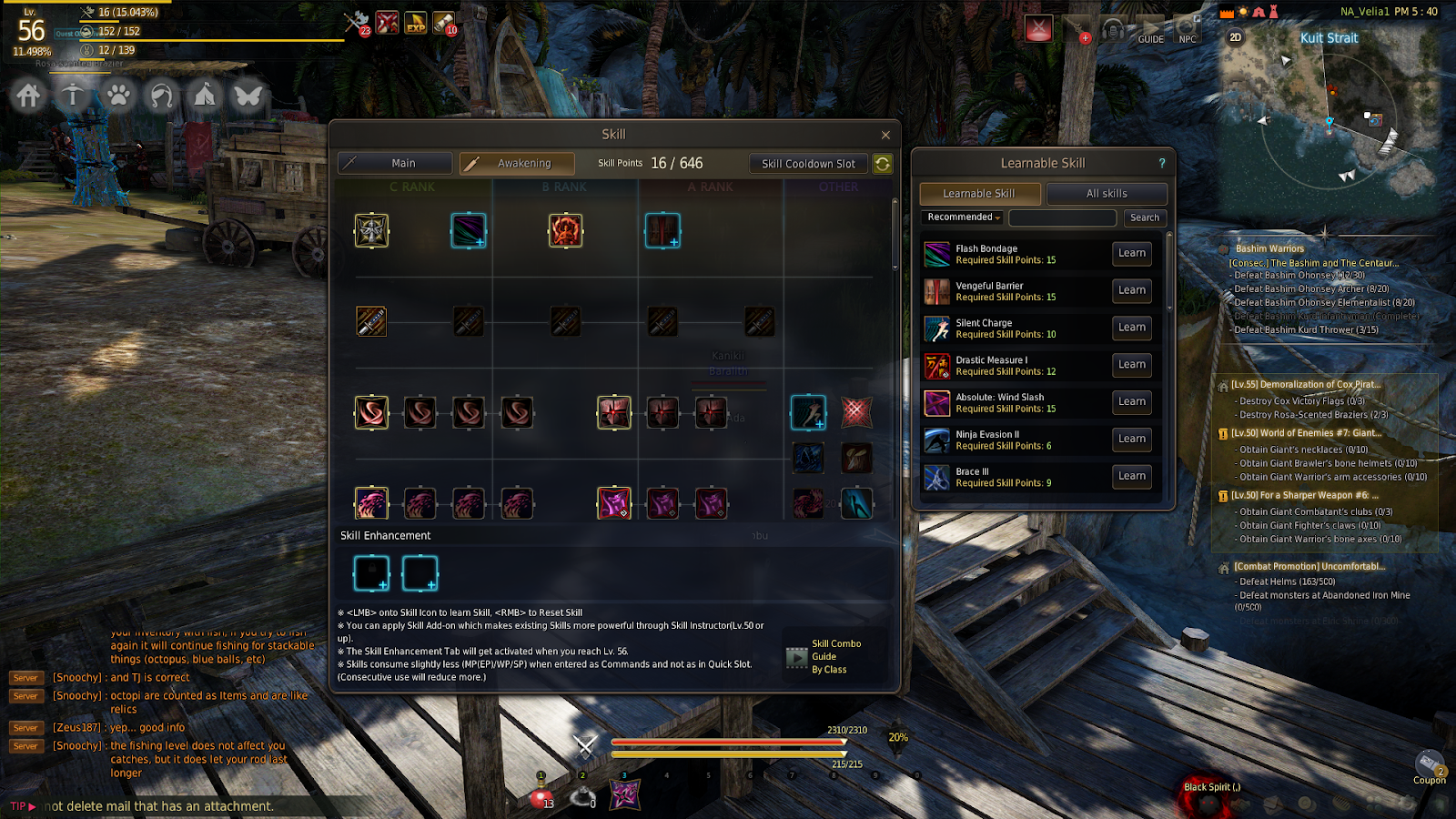
Task: Open the Skill Cooldown Slot
Action: point(808,164)
